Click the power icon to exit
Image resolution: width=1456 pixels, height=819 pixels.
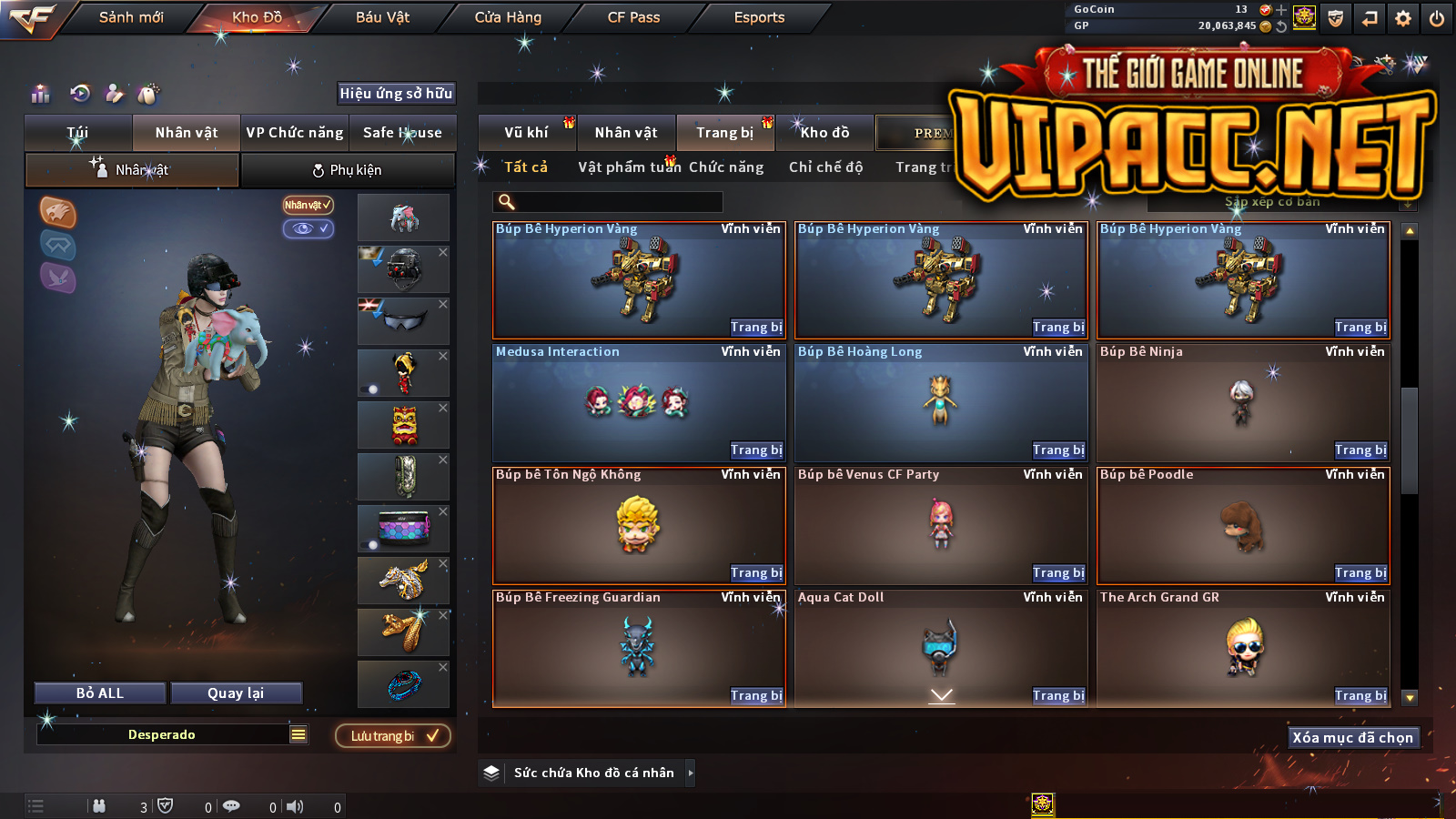tap(1437, 18)
